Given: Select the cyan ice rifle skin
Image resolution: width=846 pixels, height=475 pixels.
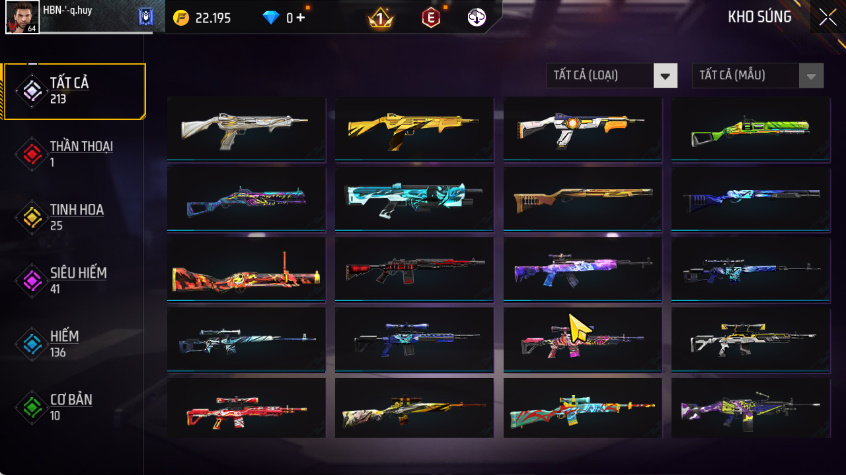Looking at the screenshot, I should [x=414, y=198].
